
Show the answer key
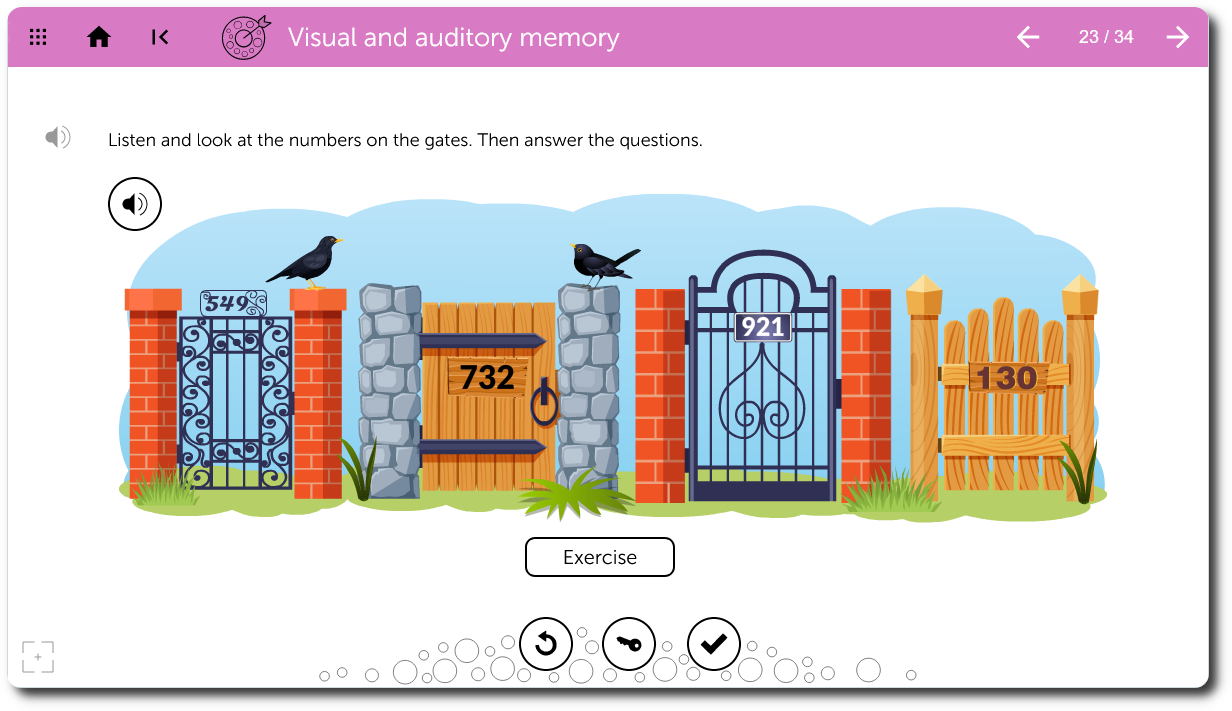[x=629, y=644]
